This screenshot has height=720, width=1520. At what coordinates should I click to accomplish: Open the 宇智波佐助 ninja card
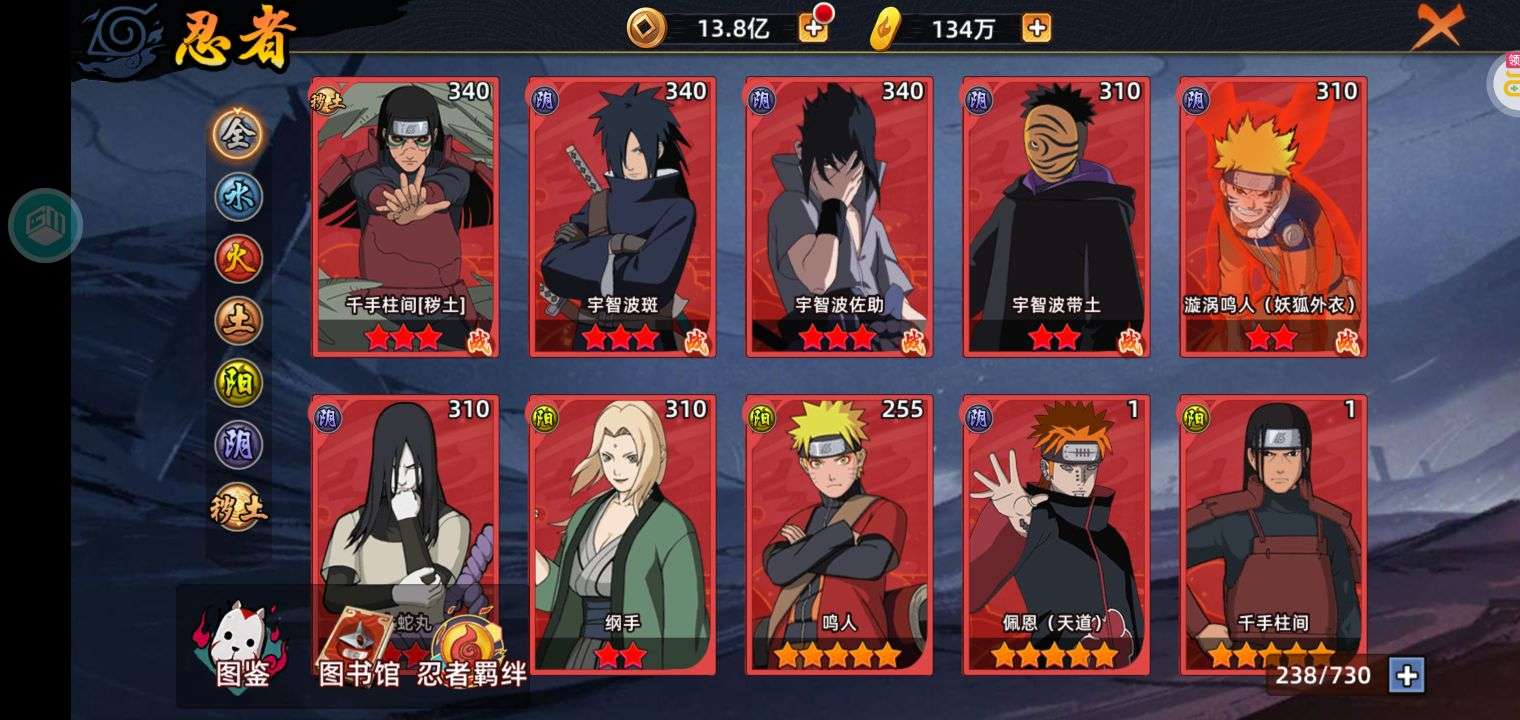[839, 216]
